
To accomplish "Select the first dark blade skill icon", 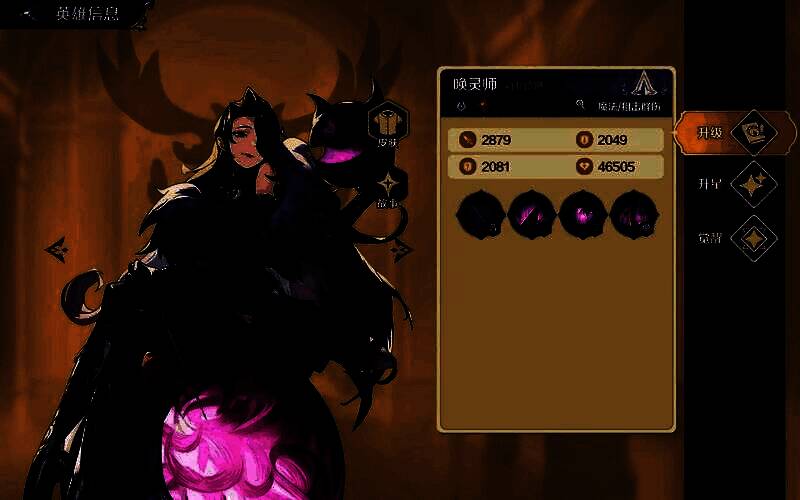I will pos(480,214).
